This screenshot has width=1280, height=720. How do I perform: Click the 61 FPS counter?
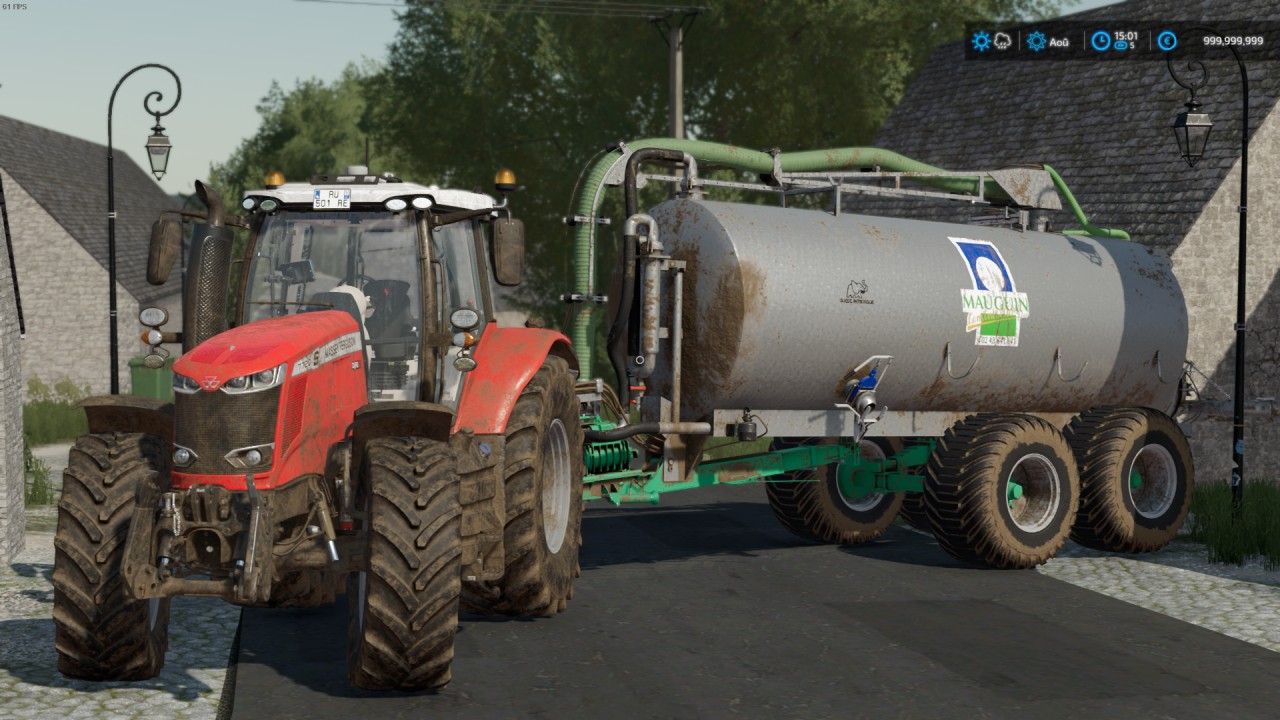click(14, 8)
